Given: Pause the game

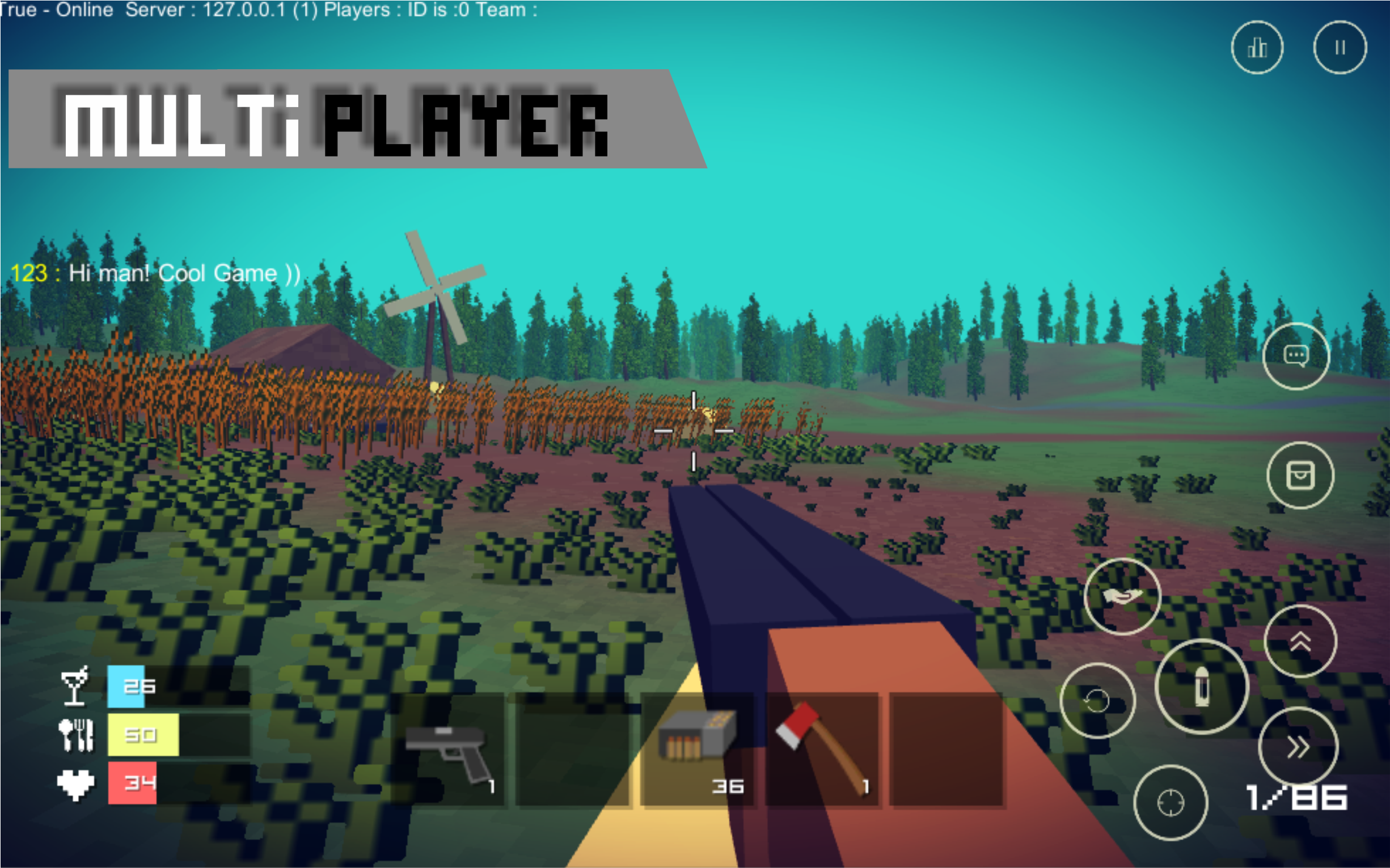Looking at the screenshot, I should [1340, 48].
